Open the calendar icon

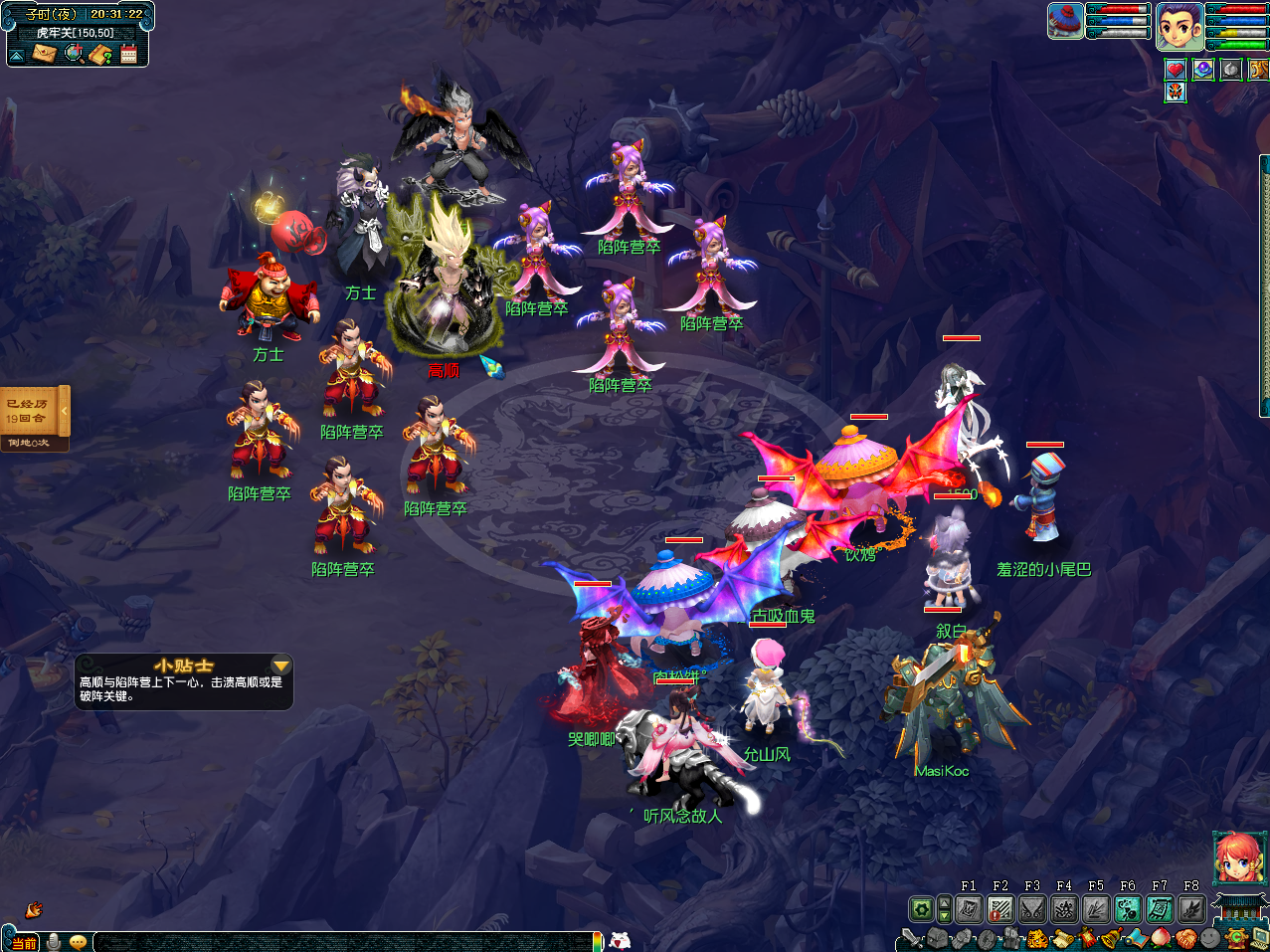(128, 54)
